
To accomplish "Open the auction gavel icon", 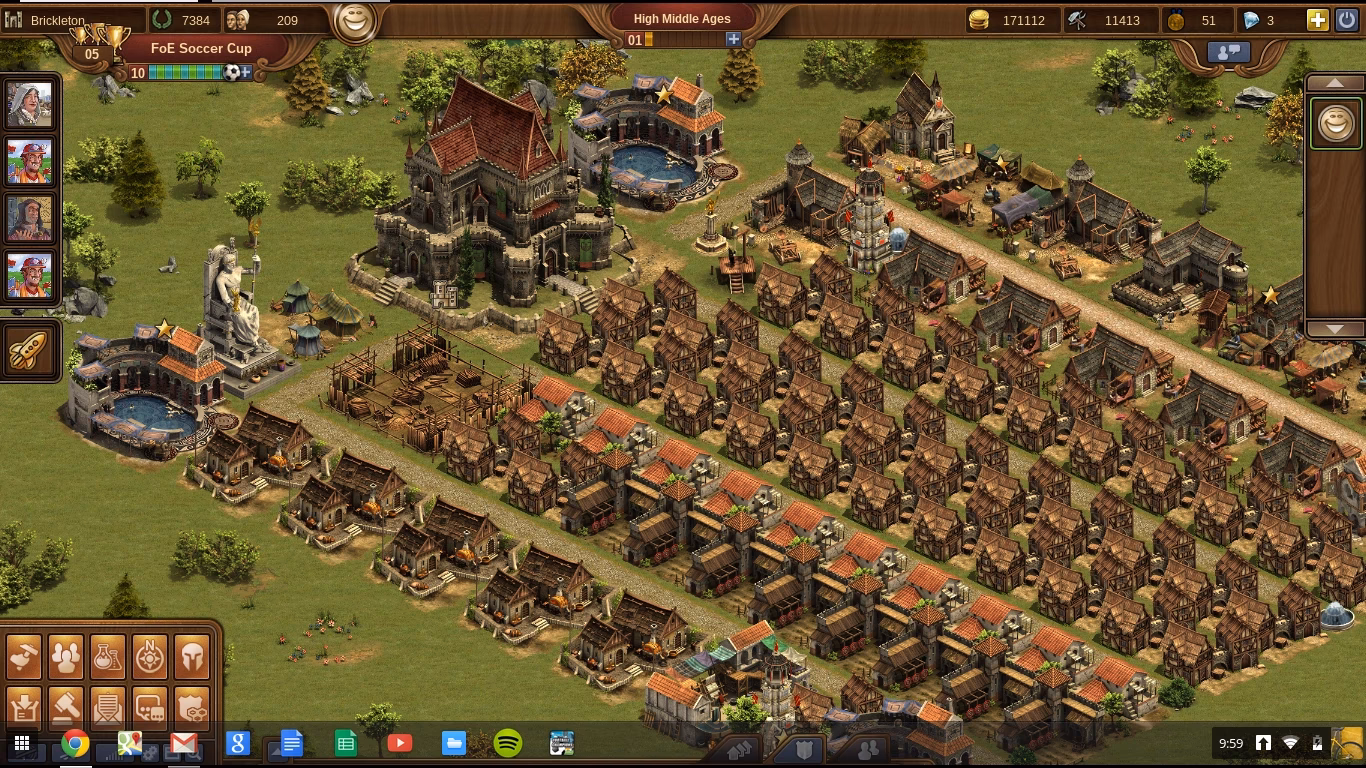I will [x=65, y=706].
